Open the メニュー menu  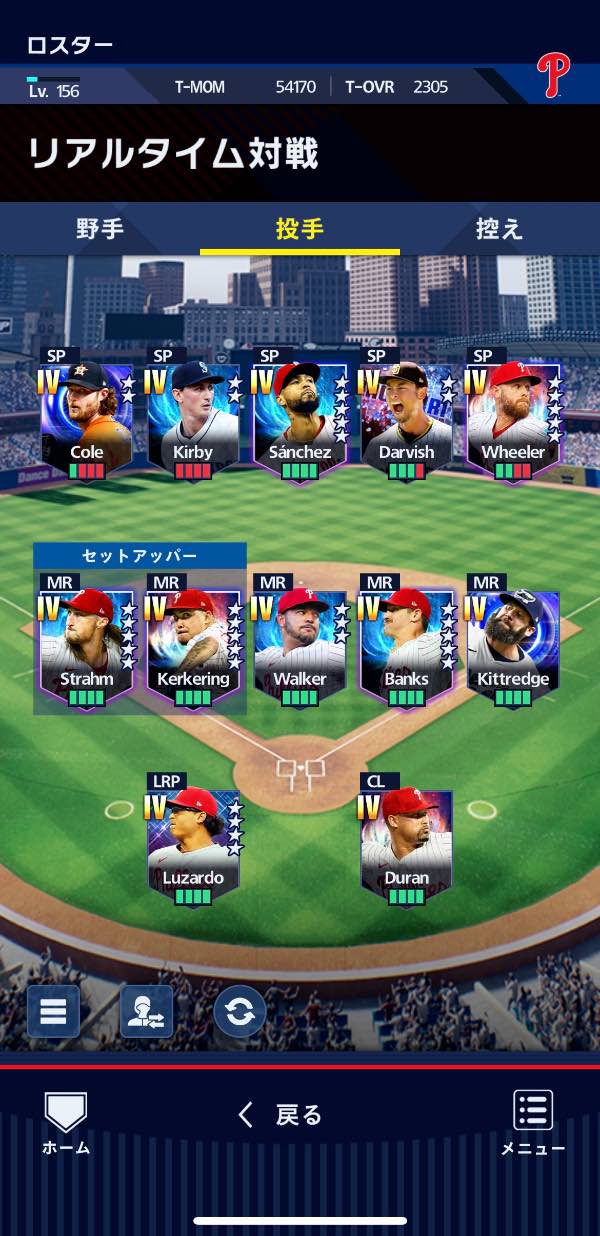coord(533,1123)
